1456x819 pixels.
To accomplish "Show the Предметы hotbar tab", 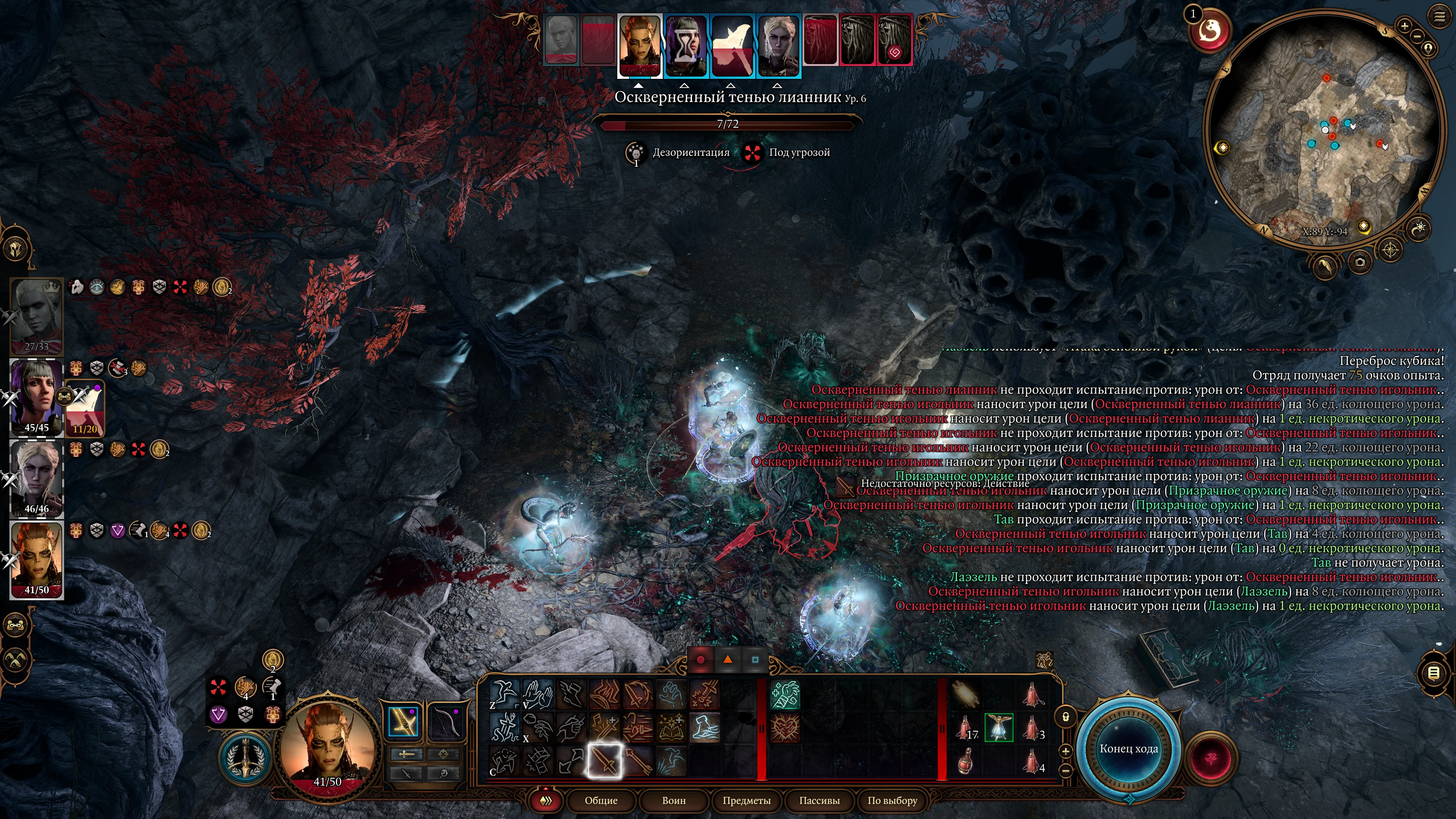I will coord(746,800).
